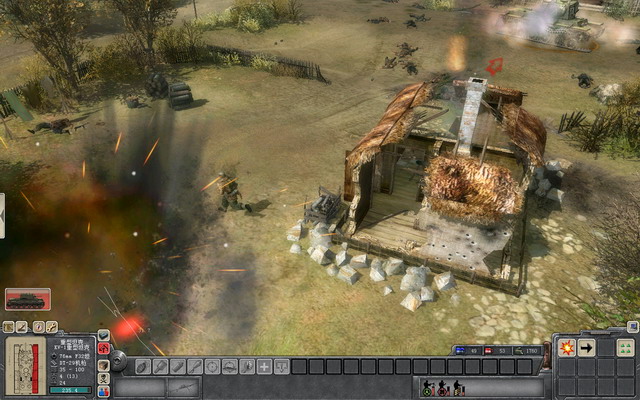Toggle the green soldier stance icon
This screenshot has height=400, width=640.
(427, 388)
